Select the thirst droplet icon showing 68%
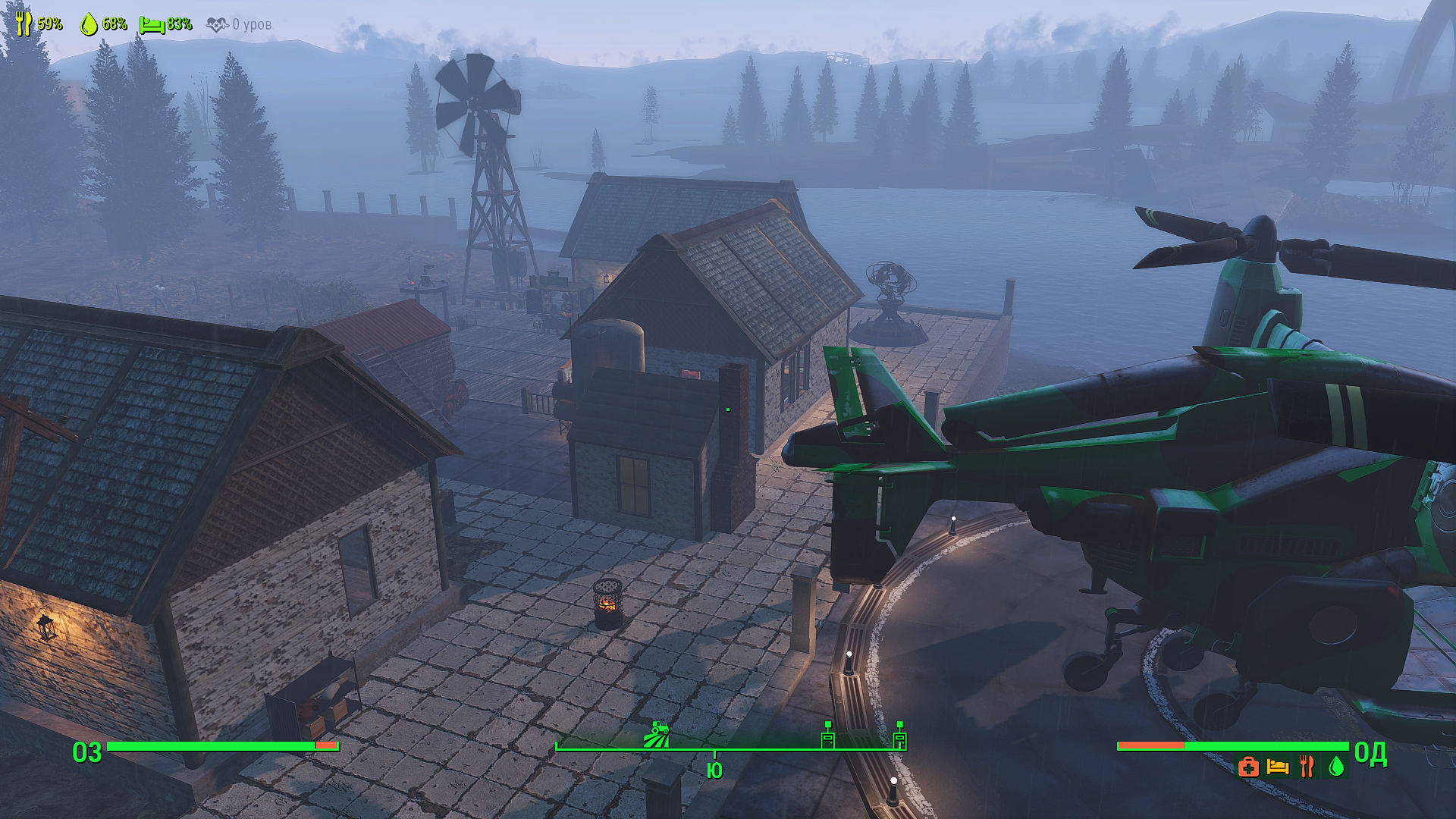The image size is (1456, 819). tap(89, 24)
